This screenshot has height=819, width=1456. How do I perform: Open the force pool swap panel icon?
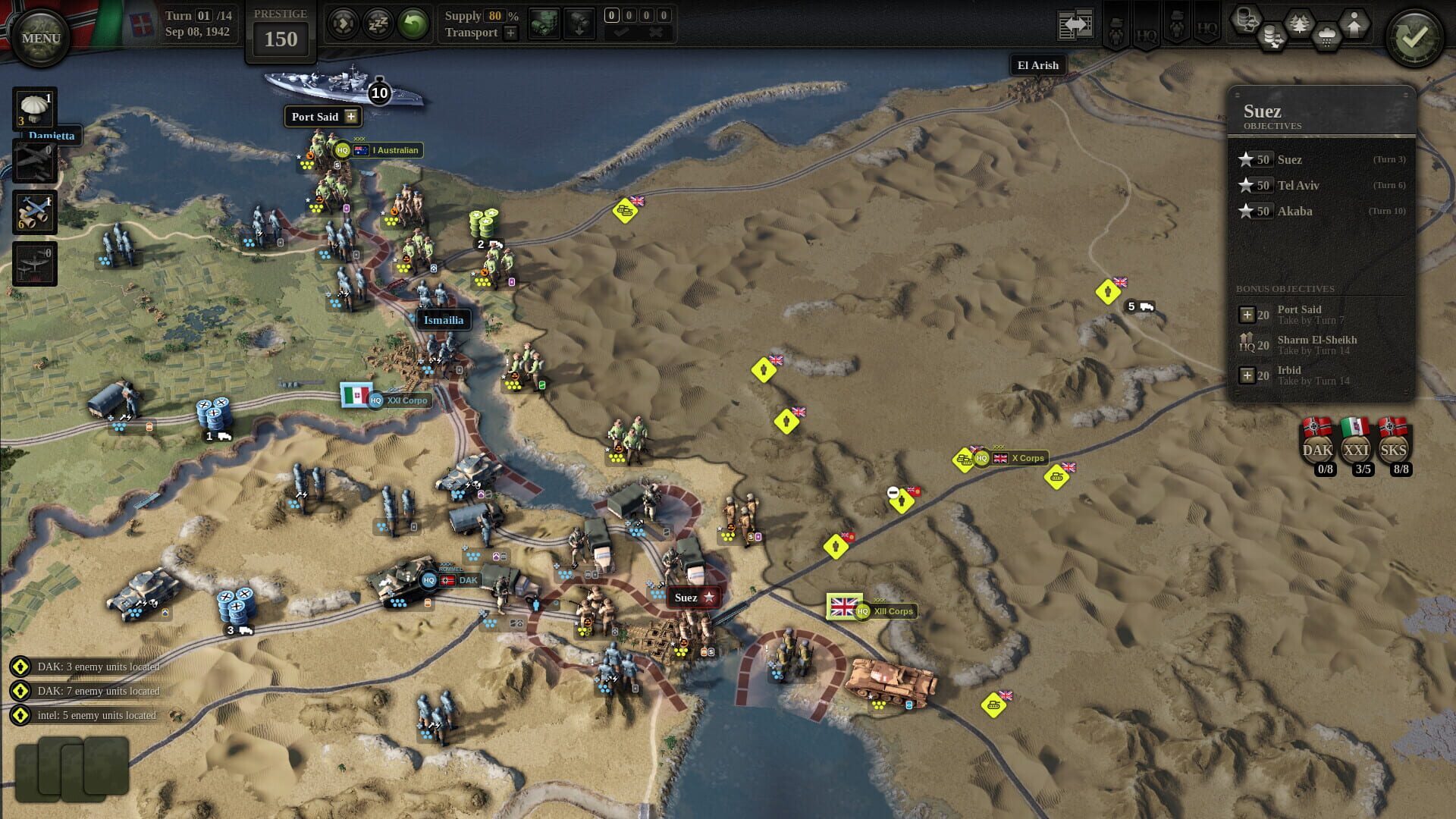(x=1076, y=26)
